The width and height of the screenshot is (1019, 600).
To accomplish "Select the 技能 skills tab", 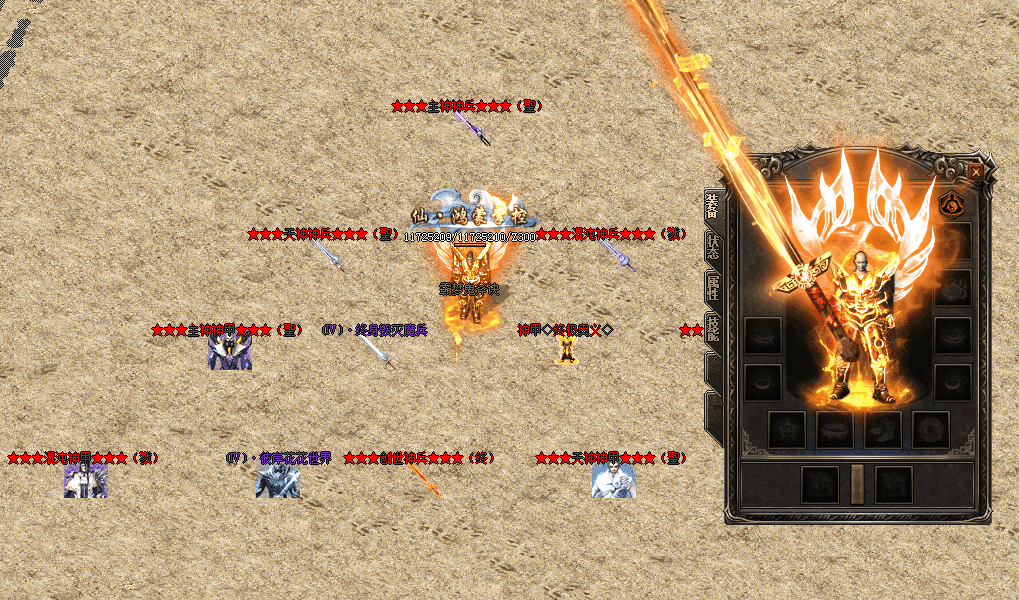I will coord(712,330).
